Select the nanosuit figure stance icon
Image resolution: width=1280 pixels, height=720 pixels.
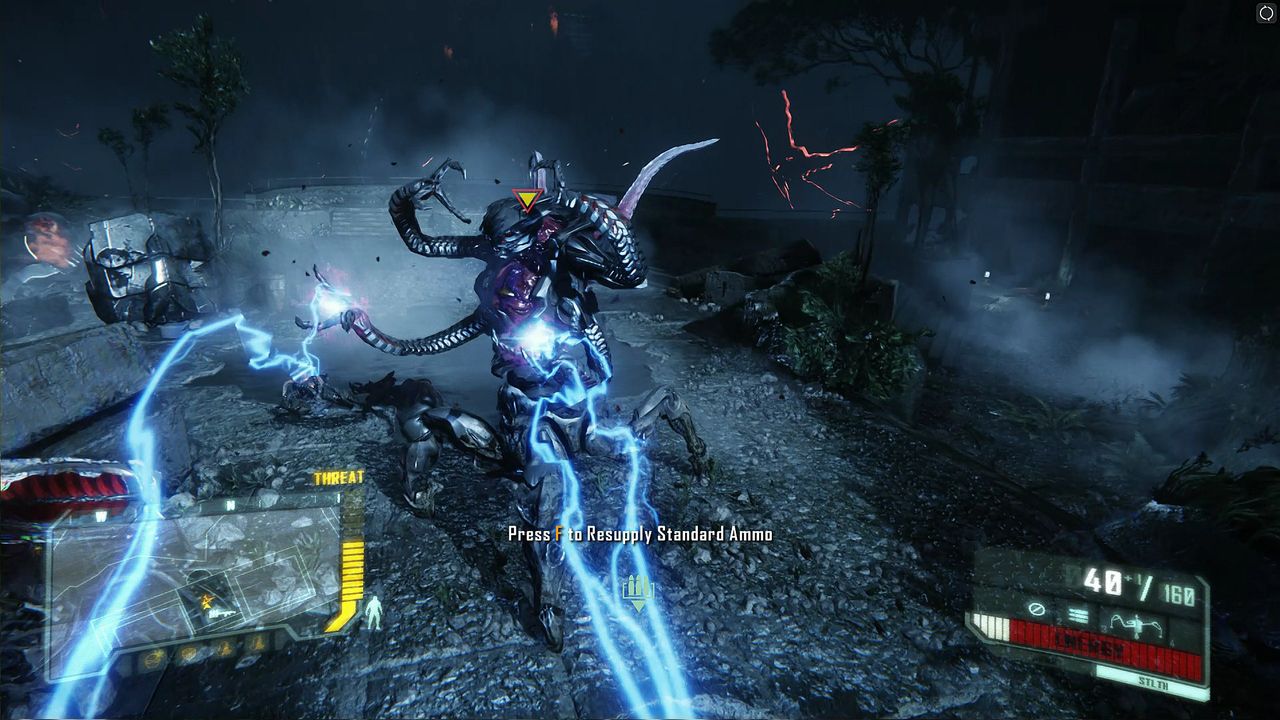click(373, 612)
